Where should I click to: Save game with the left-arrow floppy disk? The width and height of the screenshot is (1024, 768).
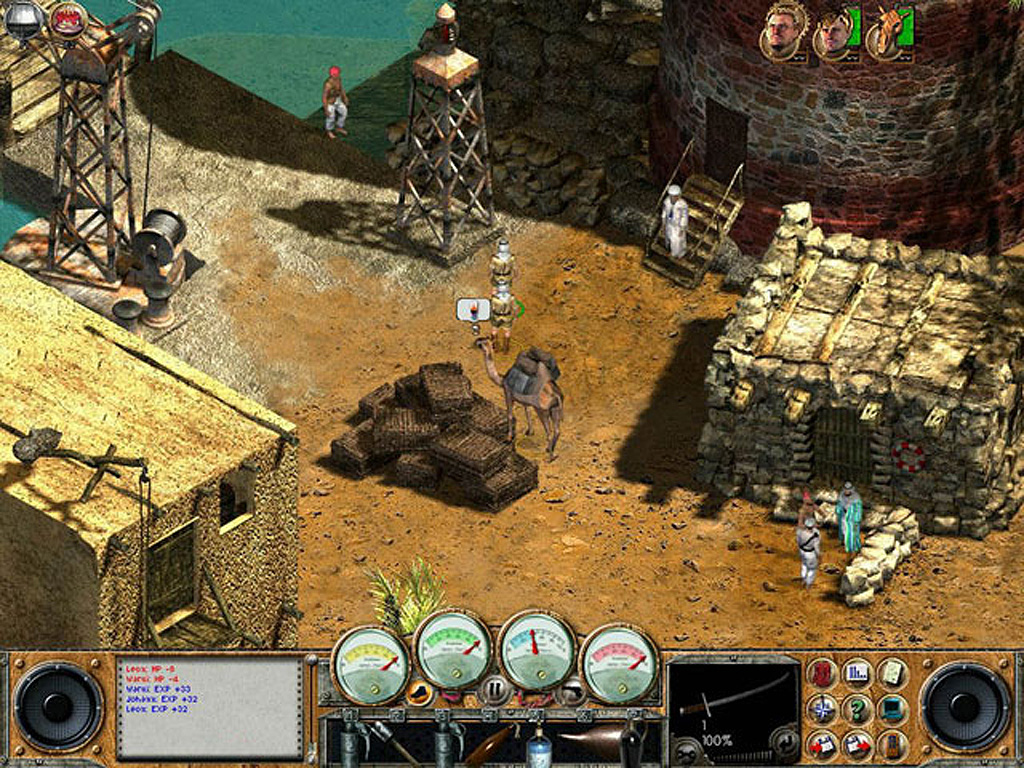click(x=822, y=744)
